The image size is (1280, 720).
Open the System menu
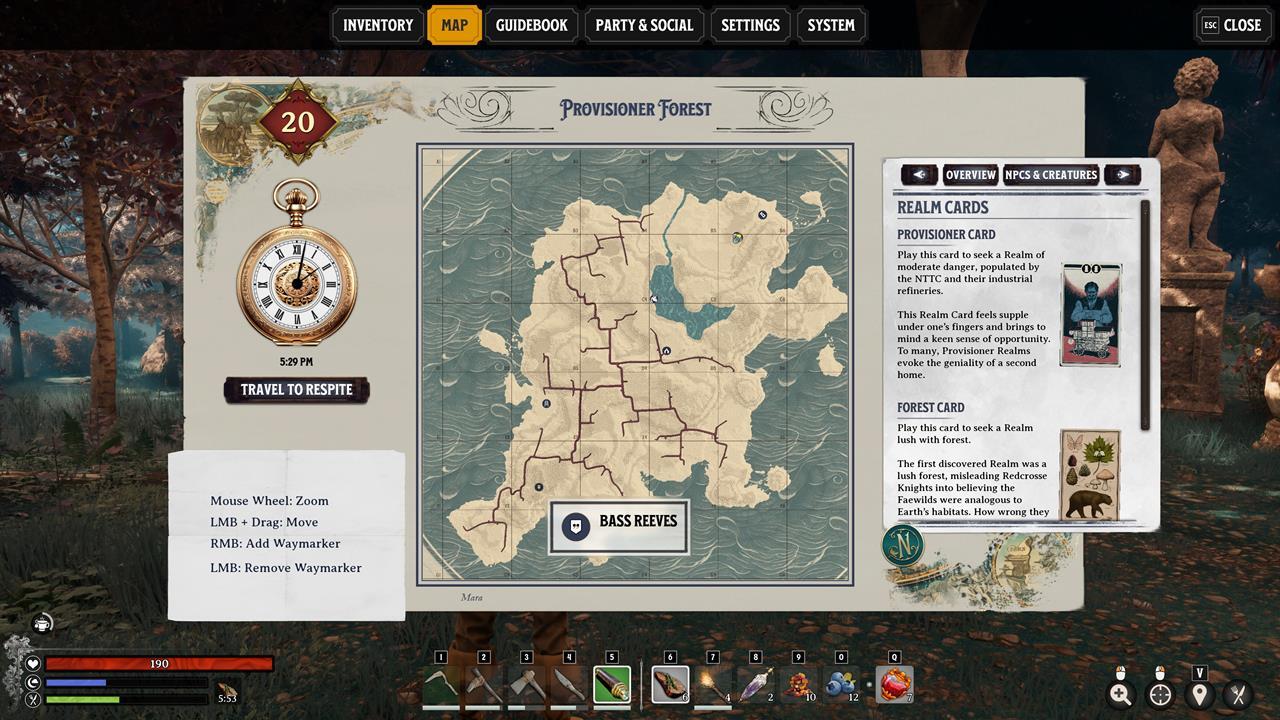831,25
